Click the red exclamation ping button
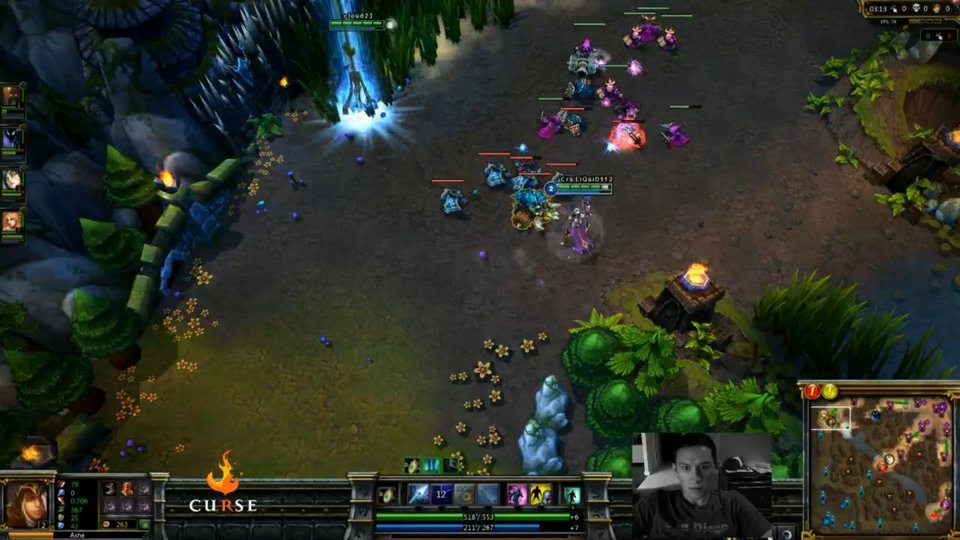The width and height of the screenshot is (960, 540). click(x=813, y=391)
